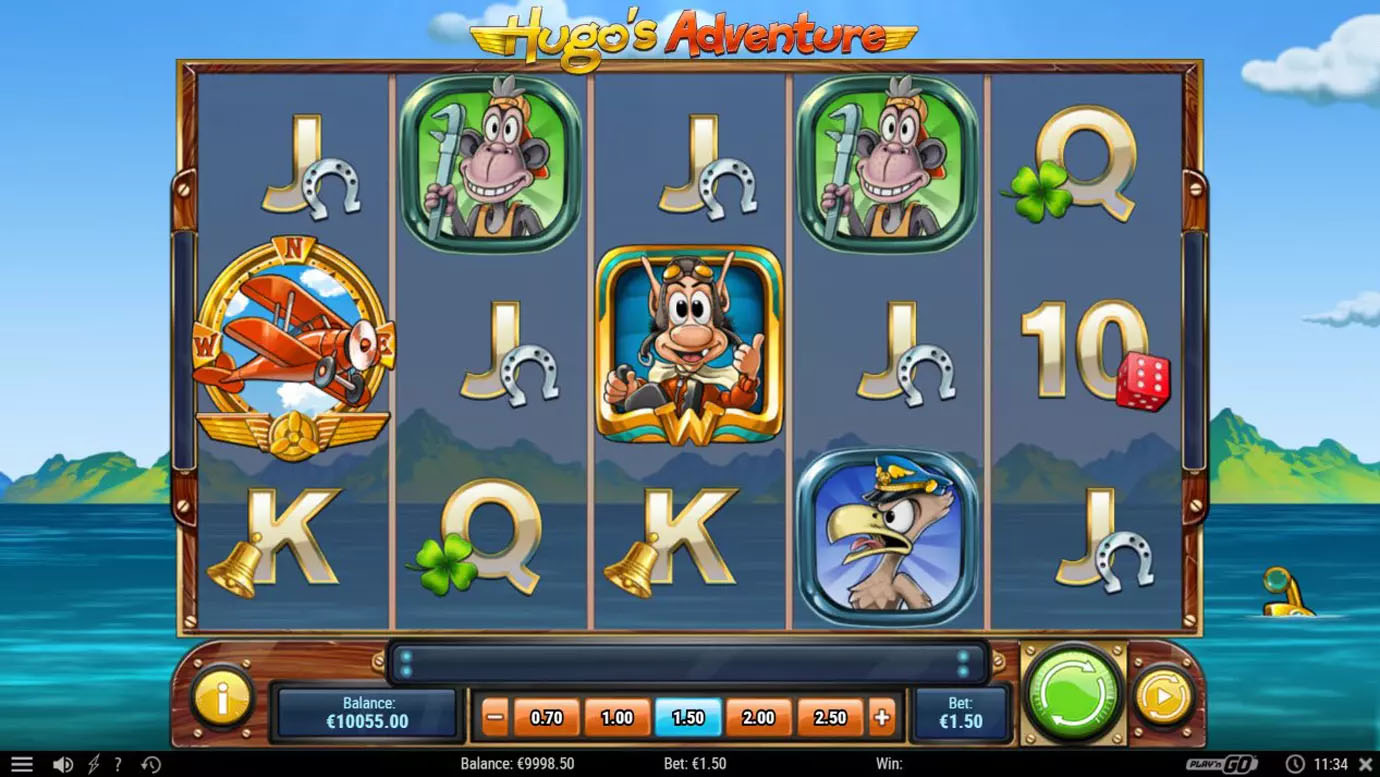Open the hamburger menu in bottom bar
The image size is (1380, 777).
[21, 765]
